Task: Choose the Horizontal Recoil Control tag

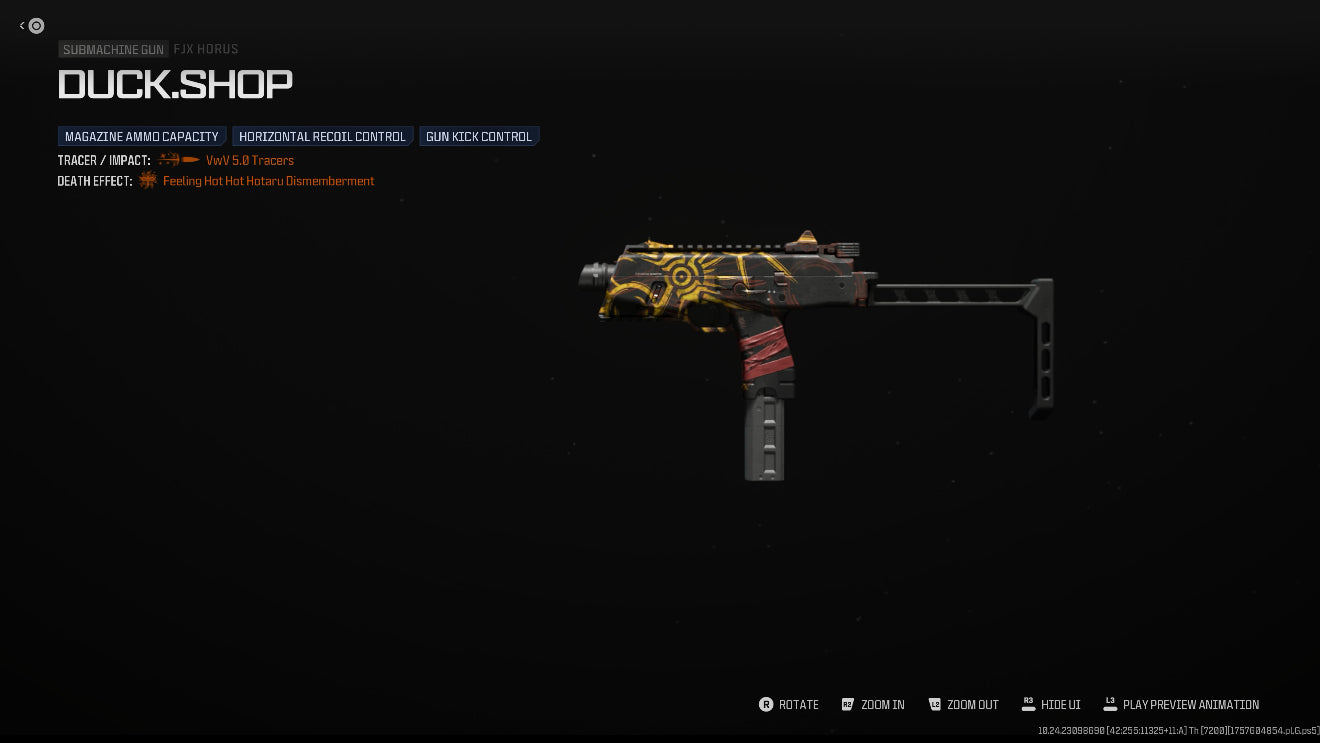Action: (x=322, y=136)
